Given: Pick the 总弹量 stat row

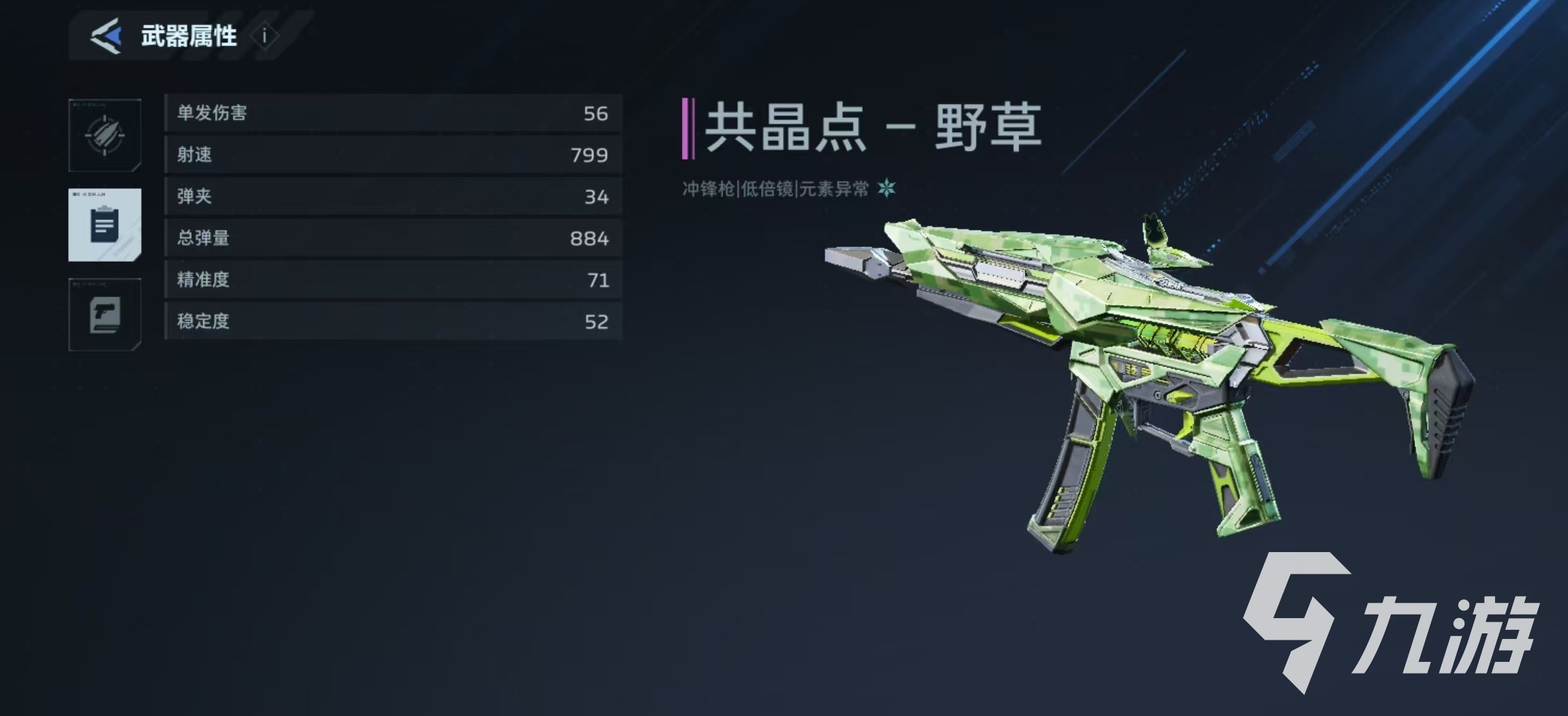Looking at the screenshot, I should [393, 238].
